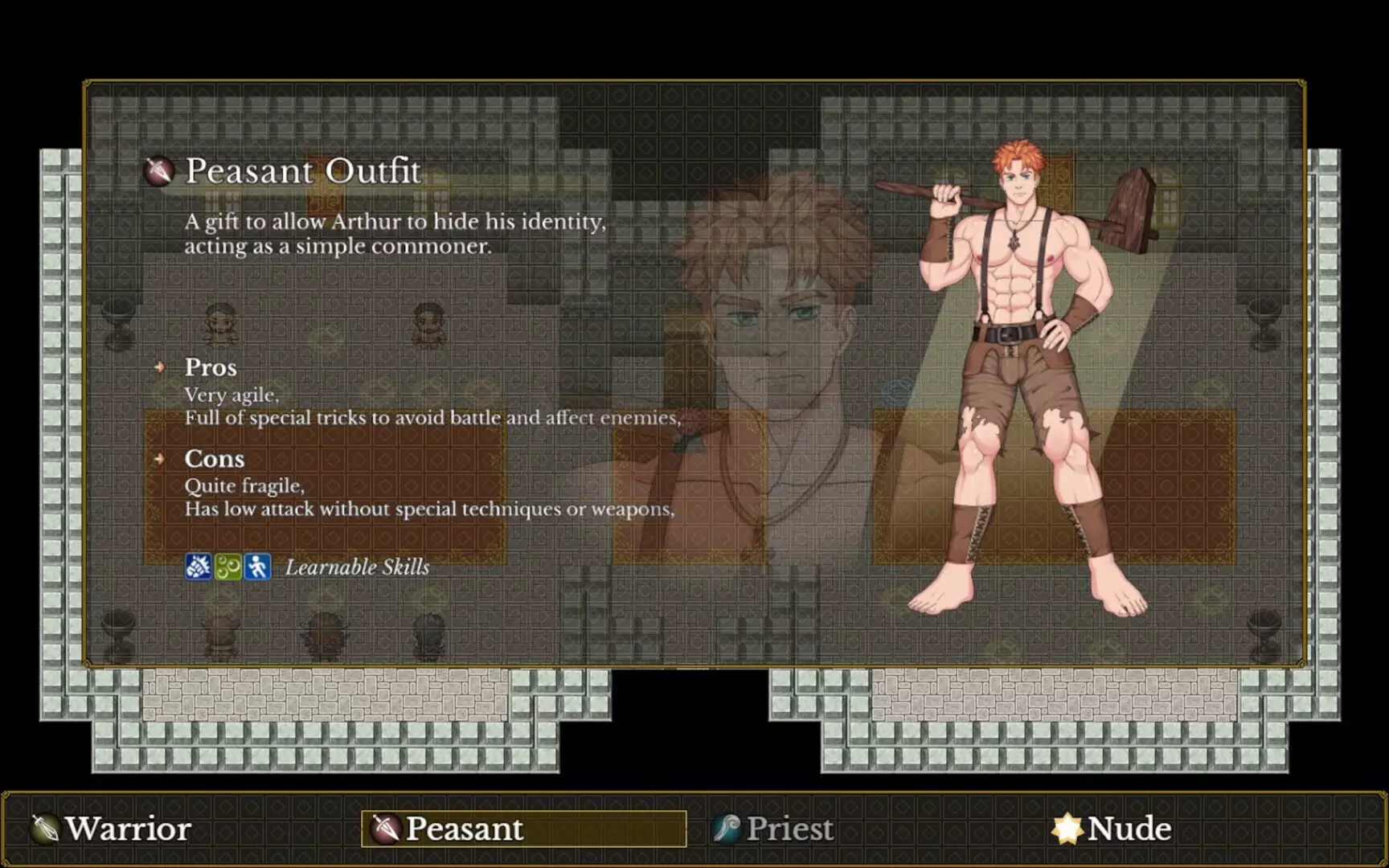Click the green bubbles skill icon
Viewport: 1389px width, 868px height.
[228, 567]
